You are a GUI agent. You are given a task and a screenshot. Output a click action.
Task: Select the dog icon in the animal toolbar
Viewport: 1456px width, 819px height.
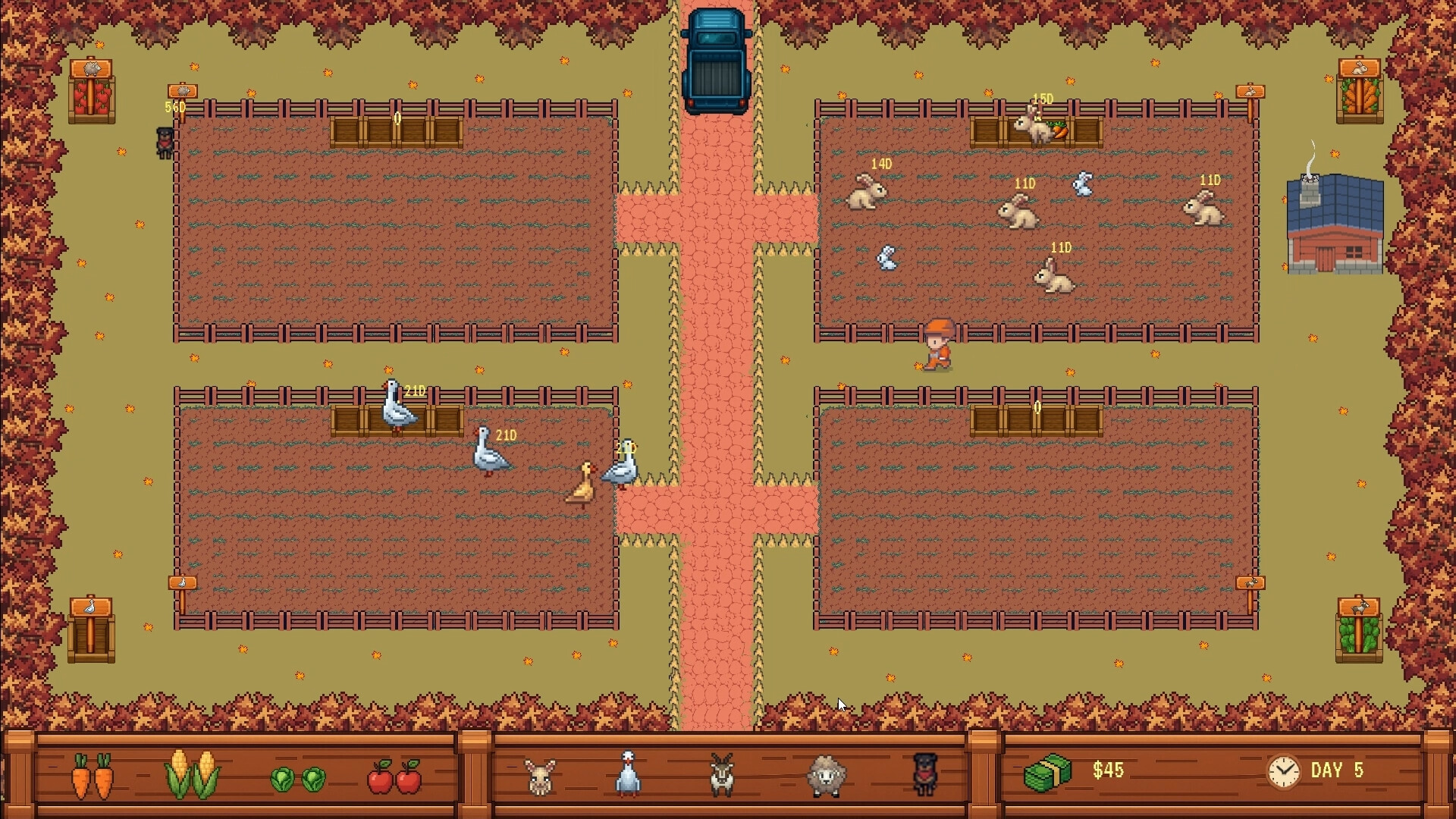click(x=927, y=773)
